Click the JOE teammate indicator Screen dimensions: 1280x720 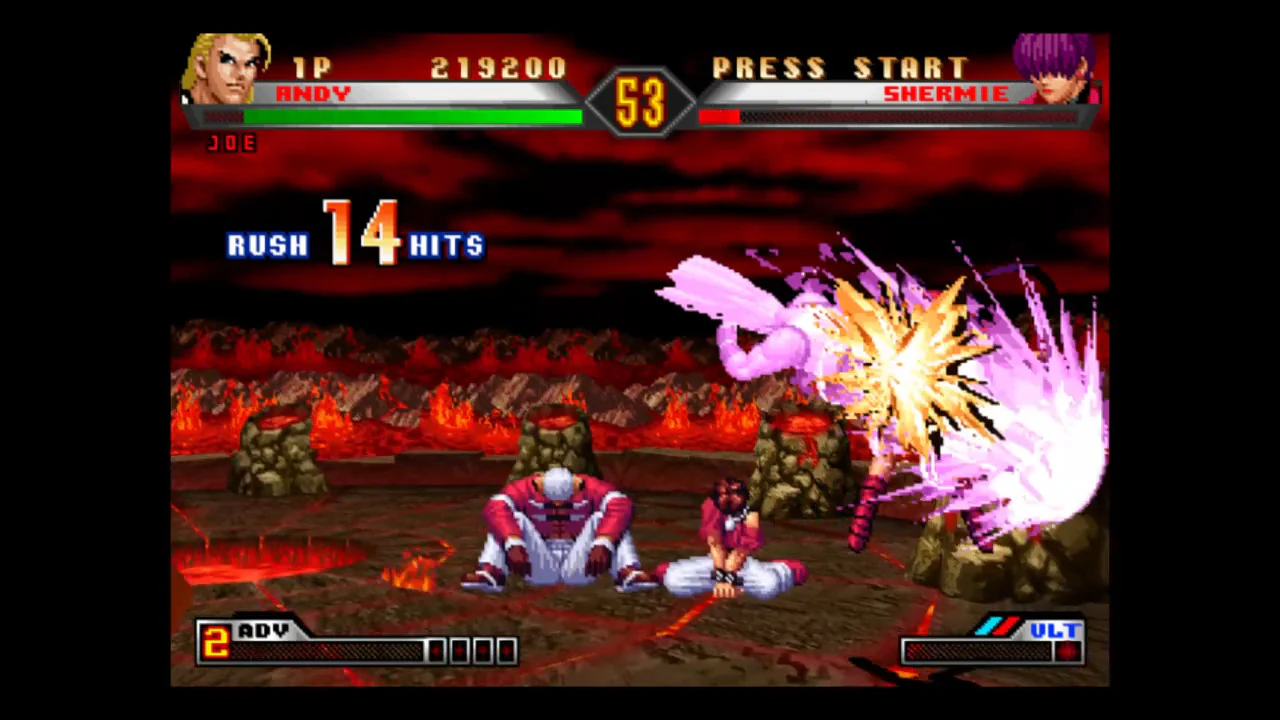click(x=233, y=143)
